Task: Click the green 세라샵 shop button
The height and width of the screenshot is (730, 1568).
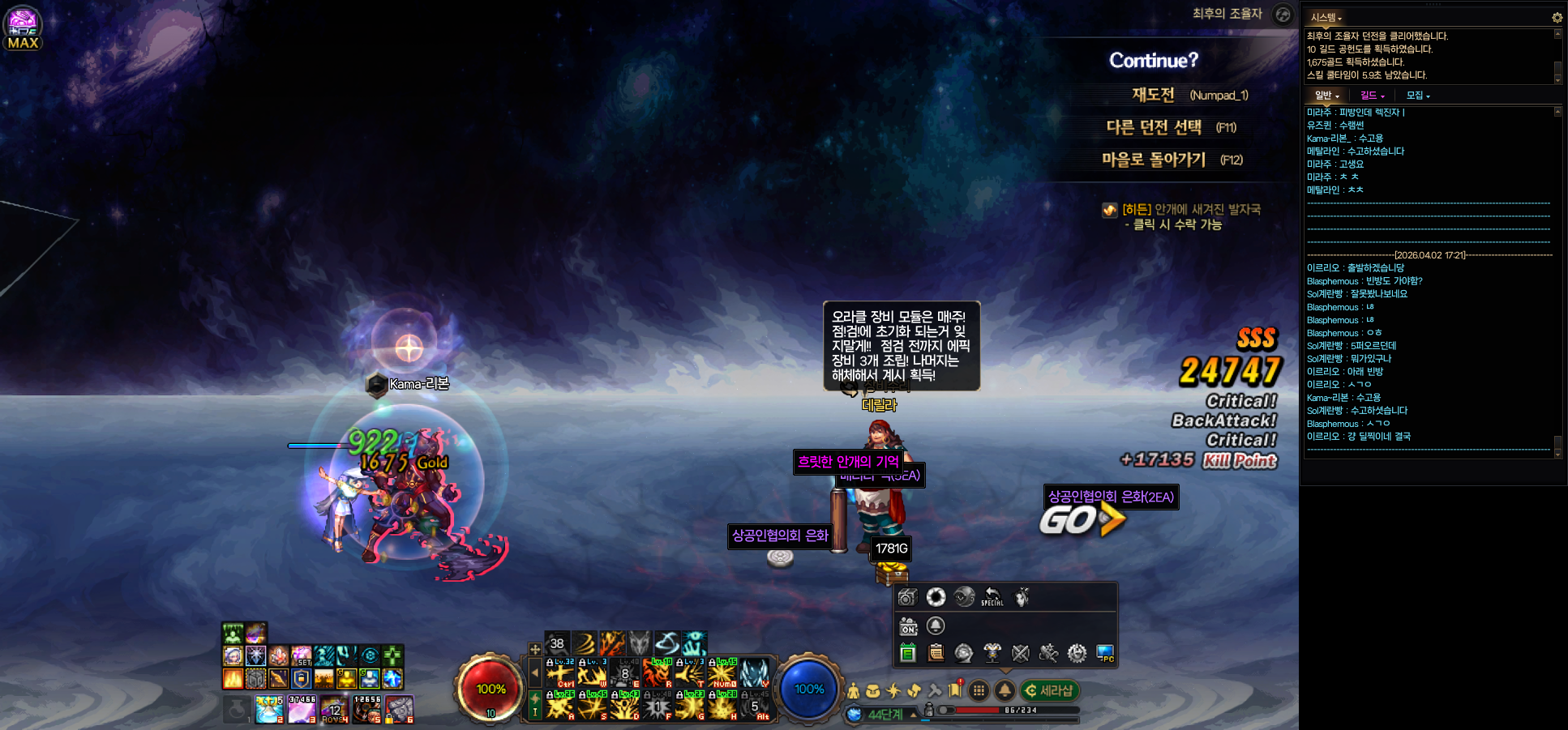Action: (x=1049, y=690)
